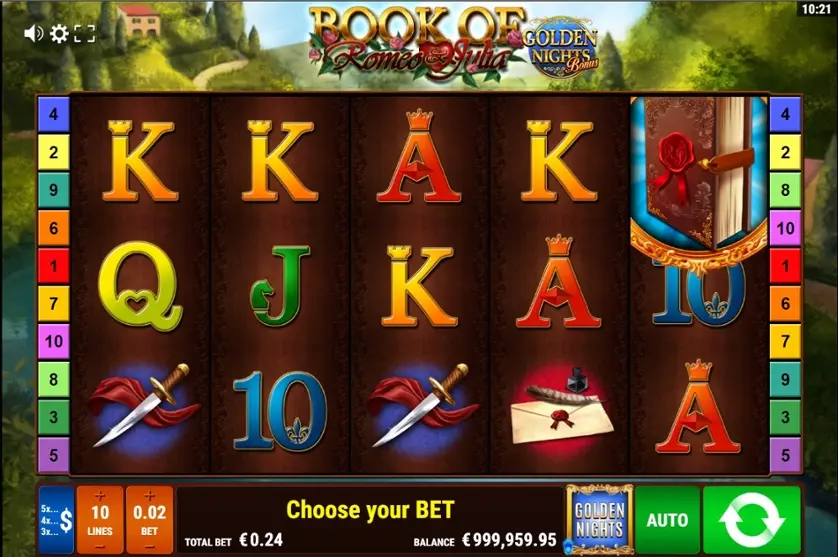
Task: Open the paytable with the dollar icon
Action: [x=57, y=520]
